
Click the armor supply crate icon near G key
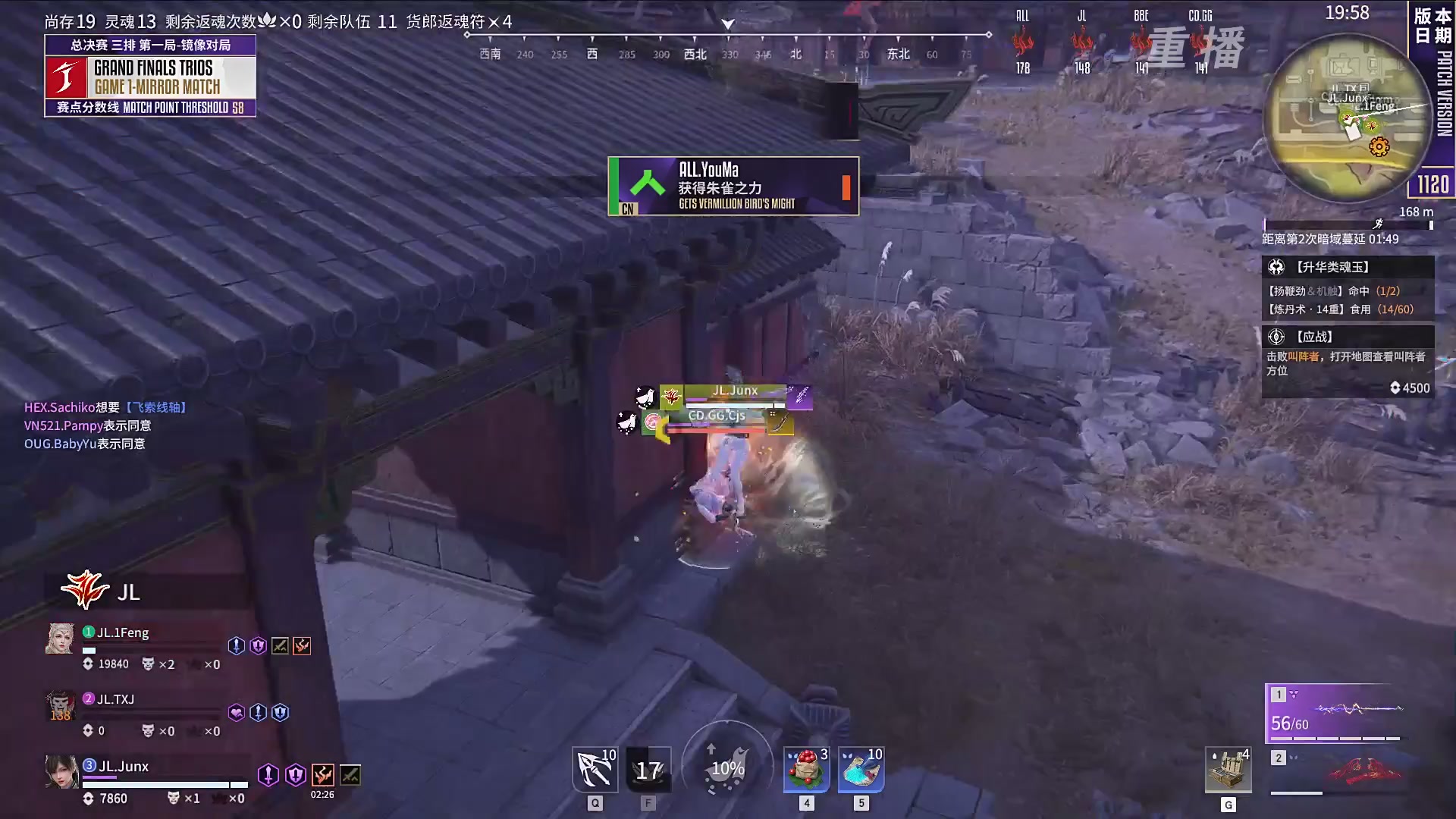(x=1228, y=770)
